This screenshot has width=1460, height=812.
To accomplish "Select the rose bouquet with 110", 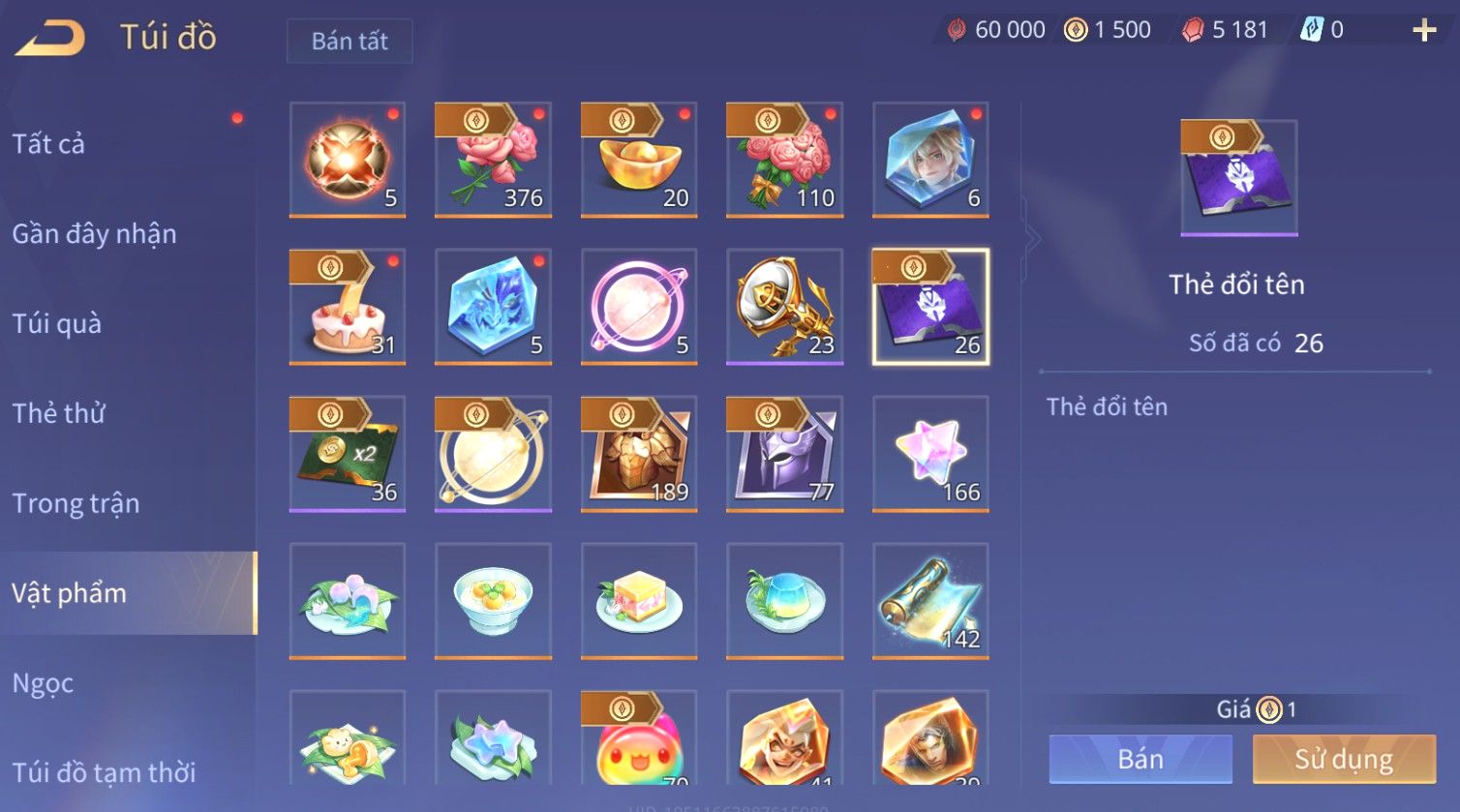I will coord(784,160).
